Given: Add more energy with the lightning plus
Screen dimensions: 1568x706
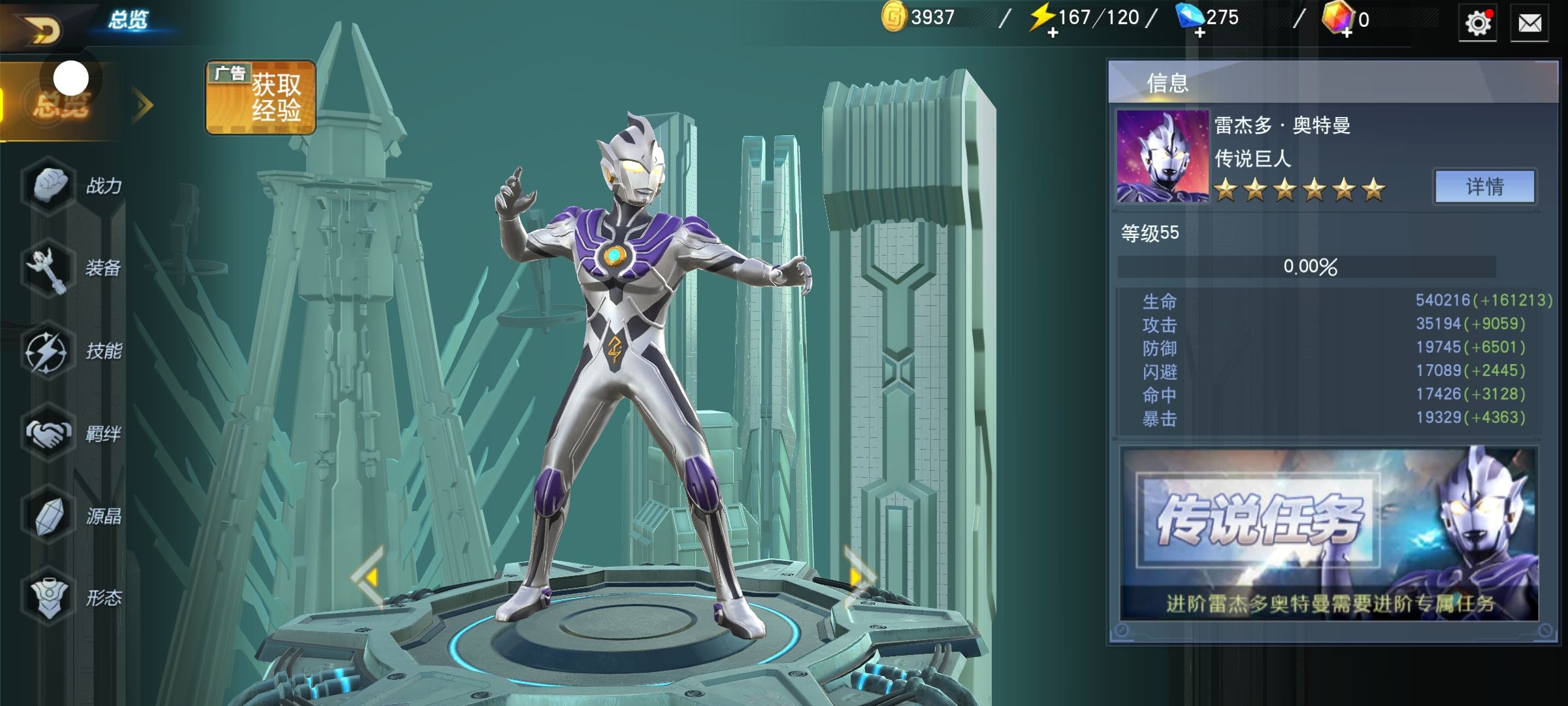Looking at the screenshot, I should (1053, 33).
